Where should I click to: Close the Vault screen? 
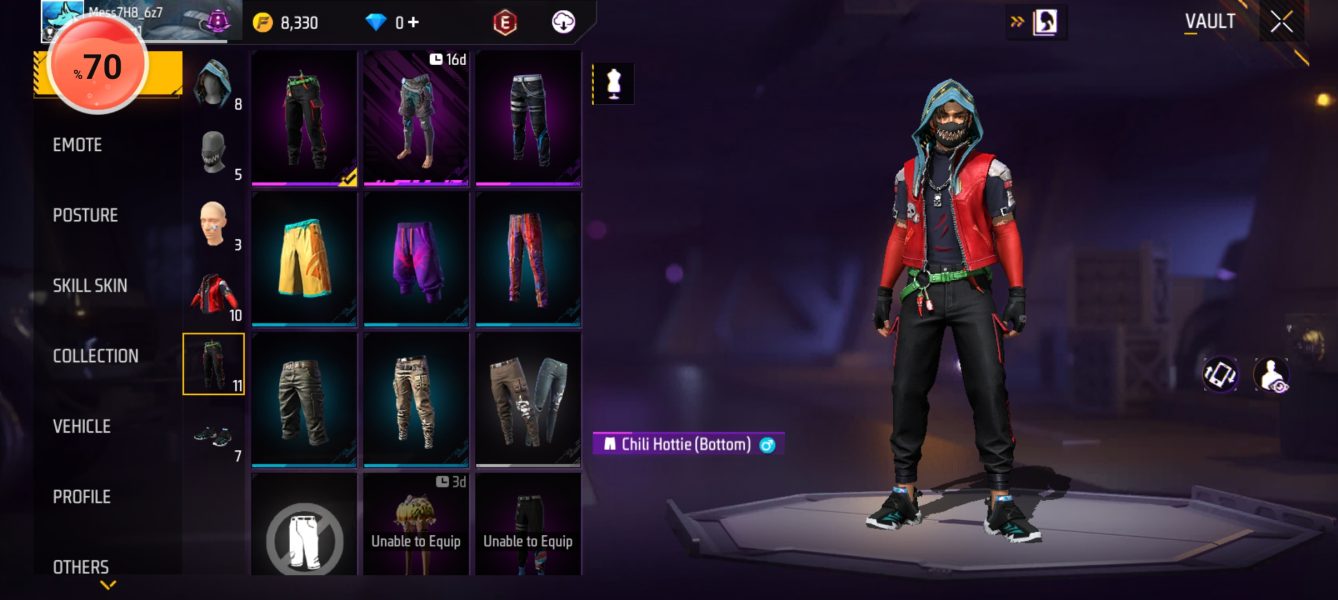click(x=1281, y=22)
